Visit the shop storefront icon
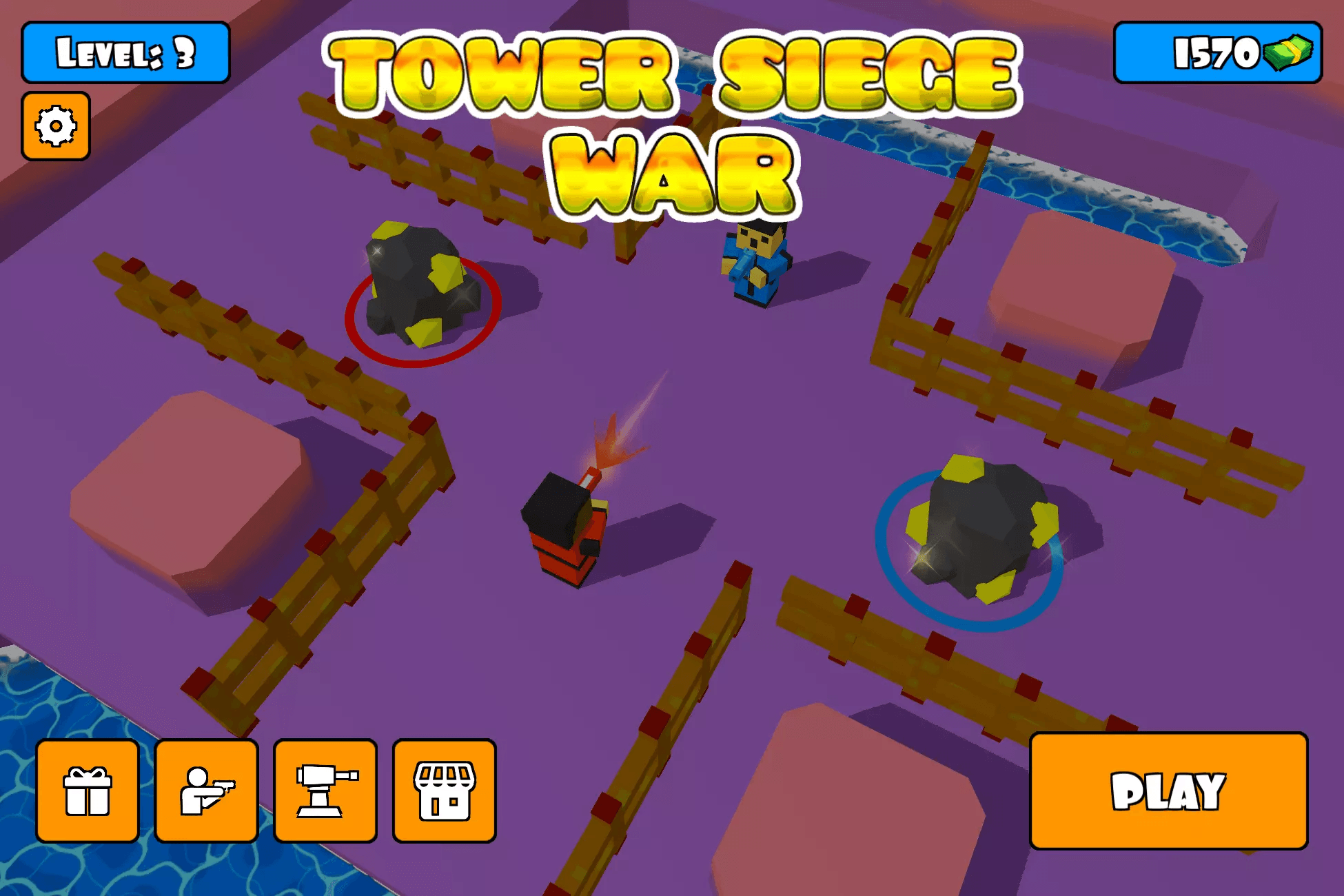Screen dimensions: 1344x896 pos(445,791)
